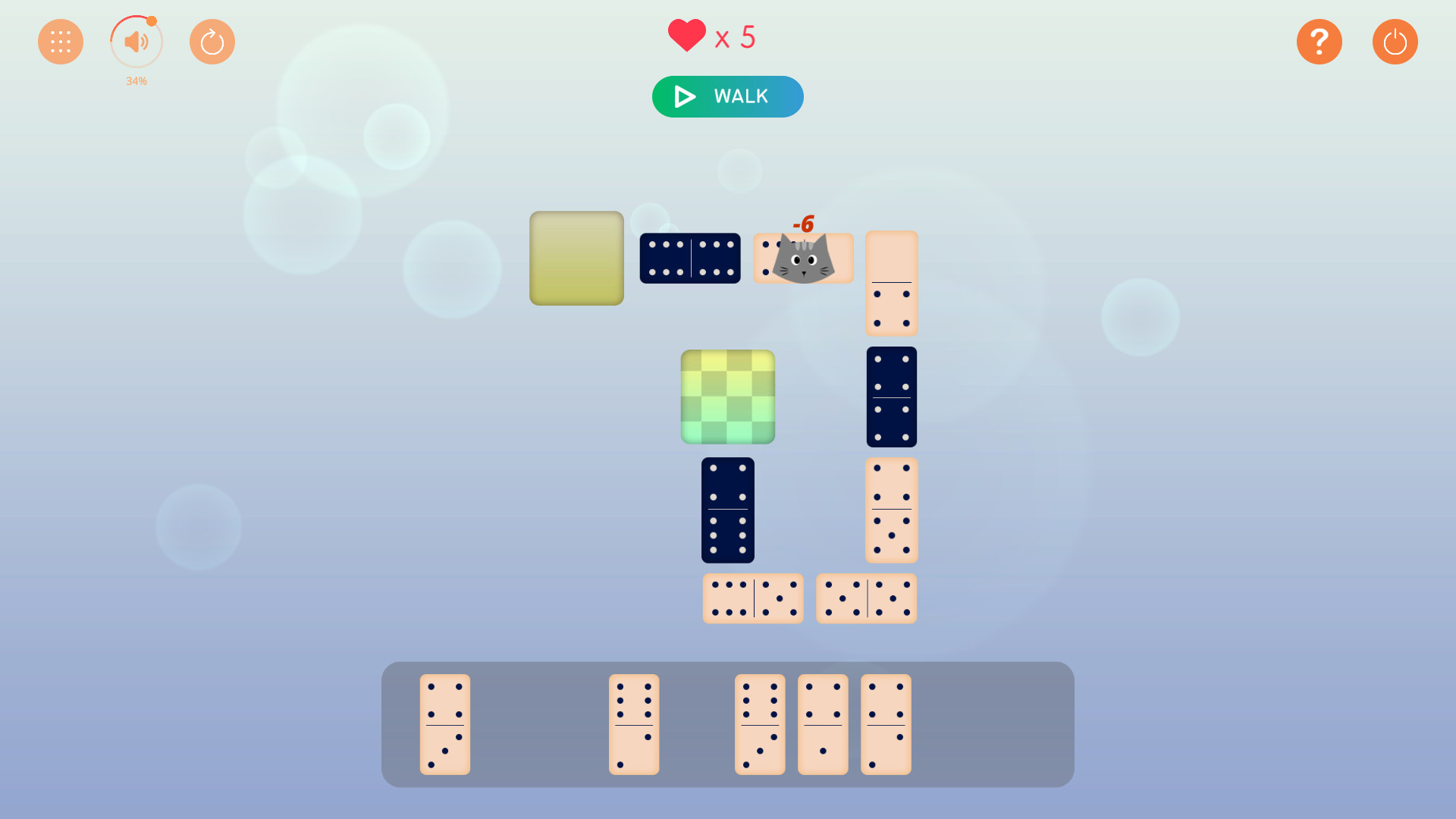Select the vertical dark domino on the board
1456x819 pixels.
click(x=727, y=510)
